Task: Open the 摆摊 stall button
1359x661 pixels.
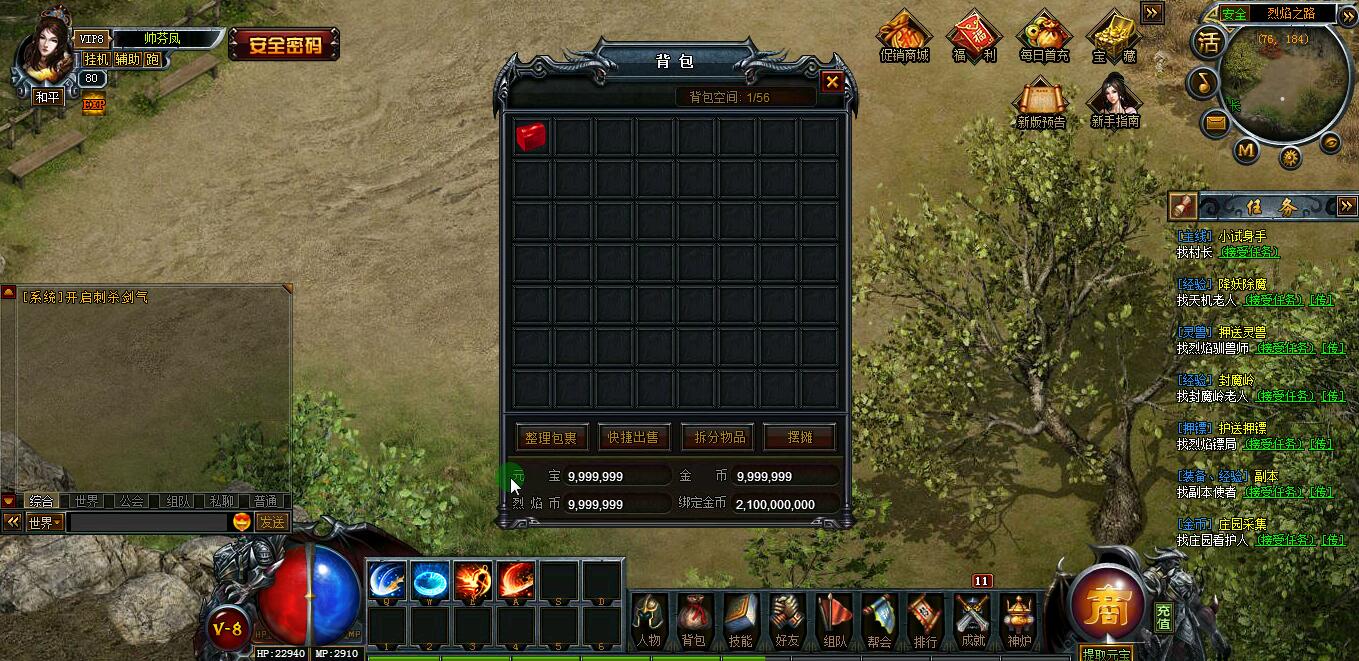Action: (x=799, y=437)
